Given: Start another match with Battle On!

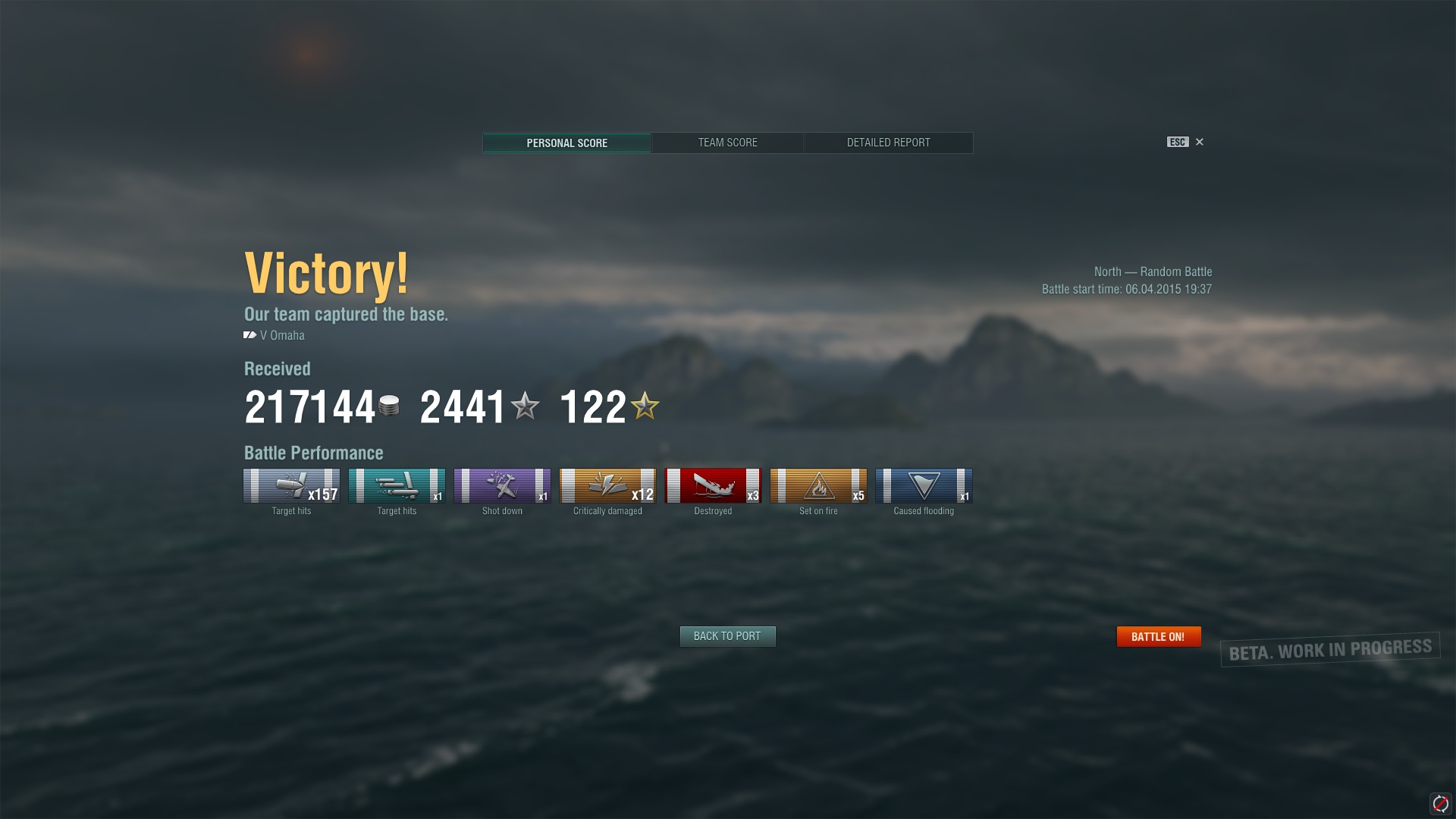Looking at the screenshot, I should click(x=1158, y=636).
